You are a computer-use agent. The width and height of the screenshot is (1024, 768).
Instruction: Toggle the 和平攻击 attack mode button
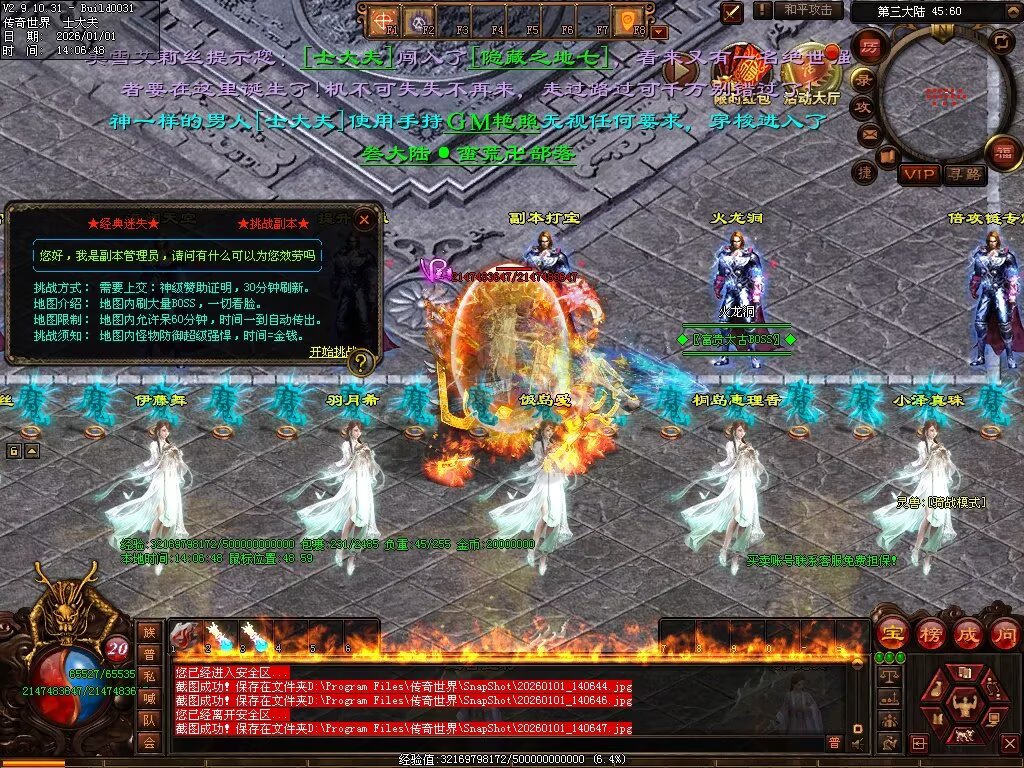[808, 10]
